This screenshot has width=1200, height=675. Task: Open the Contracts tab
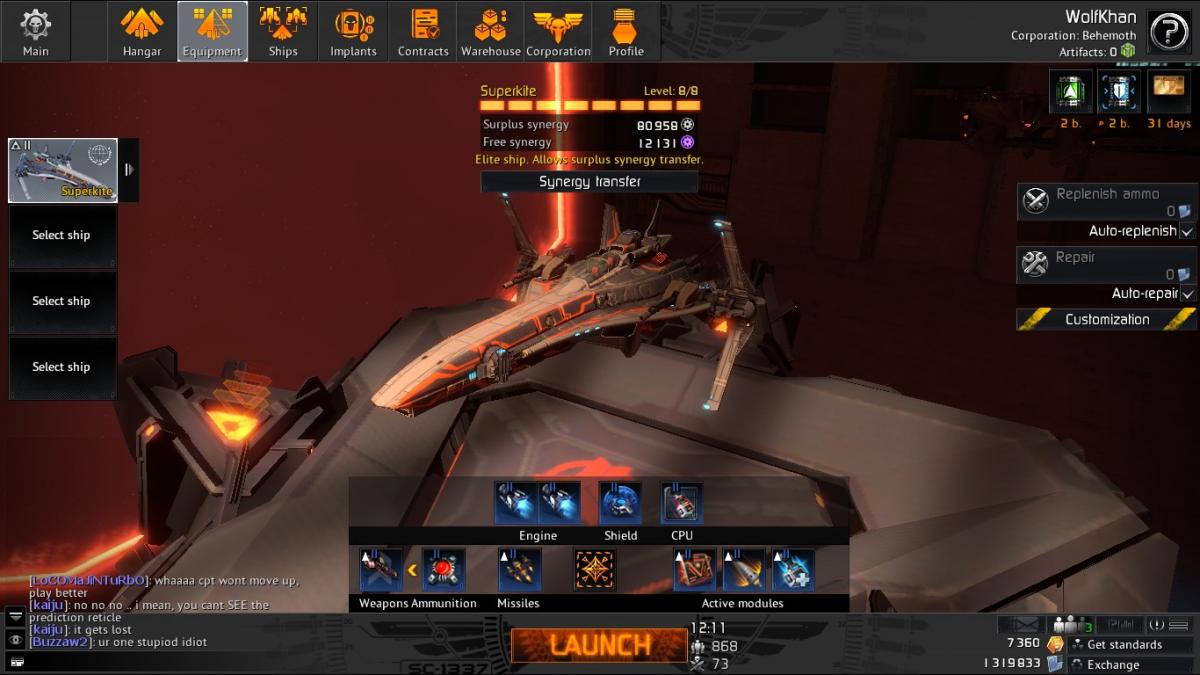point(423,32)
